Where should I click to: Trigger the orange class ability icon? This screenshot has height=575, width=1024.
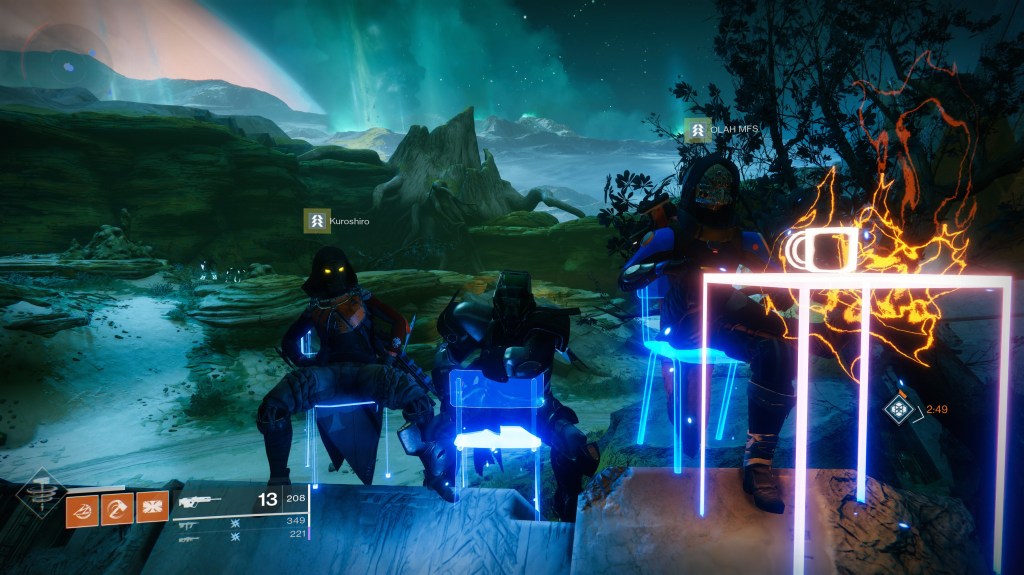152,509
